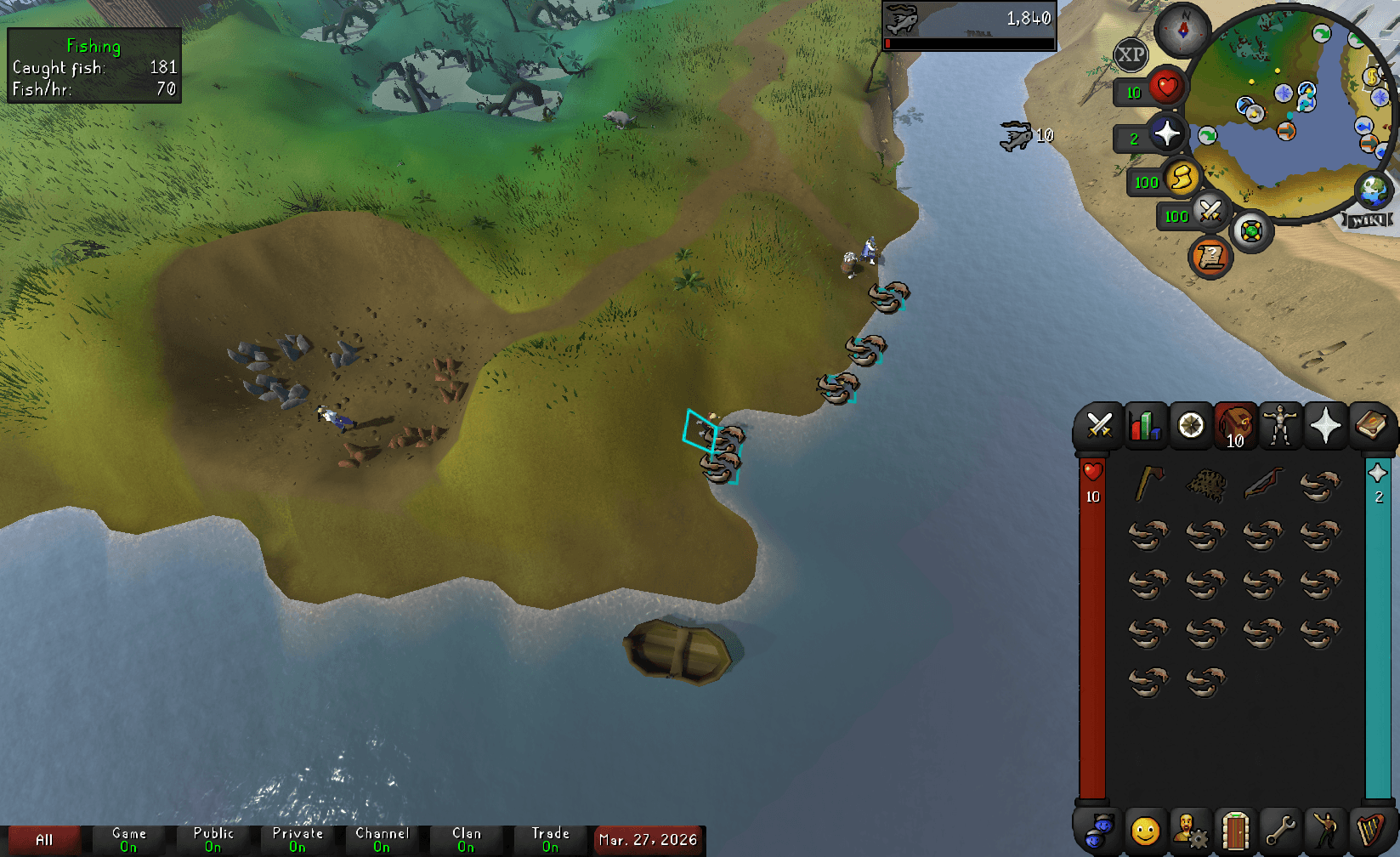This screenshot has height=857, width=1400.
Task: Open the Emotes tab
Action: pyautogui.click(x=1323, y=829)
